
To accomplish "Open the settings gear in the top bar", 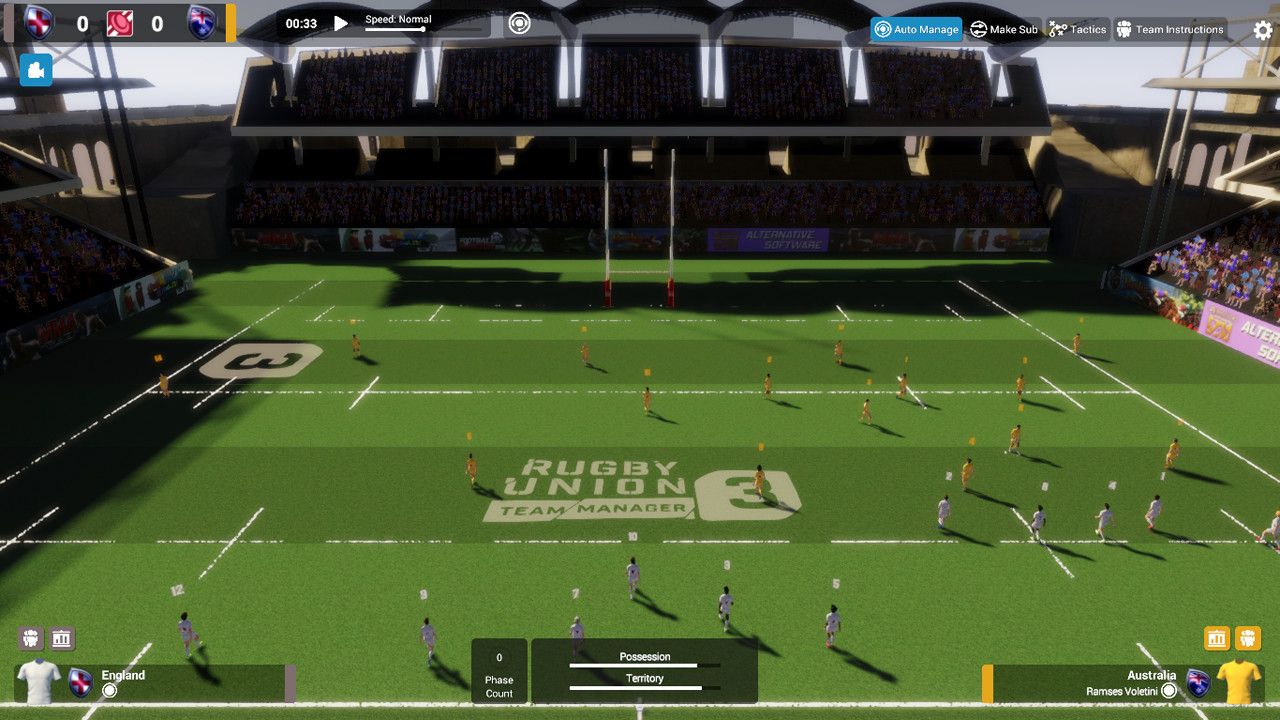I will pyautogui.click(x=1262, y=31).
